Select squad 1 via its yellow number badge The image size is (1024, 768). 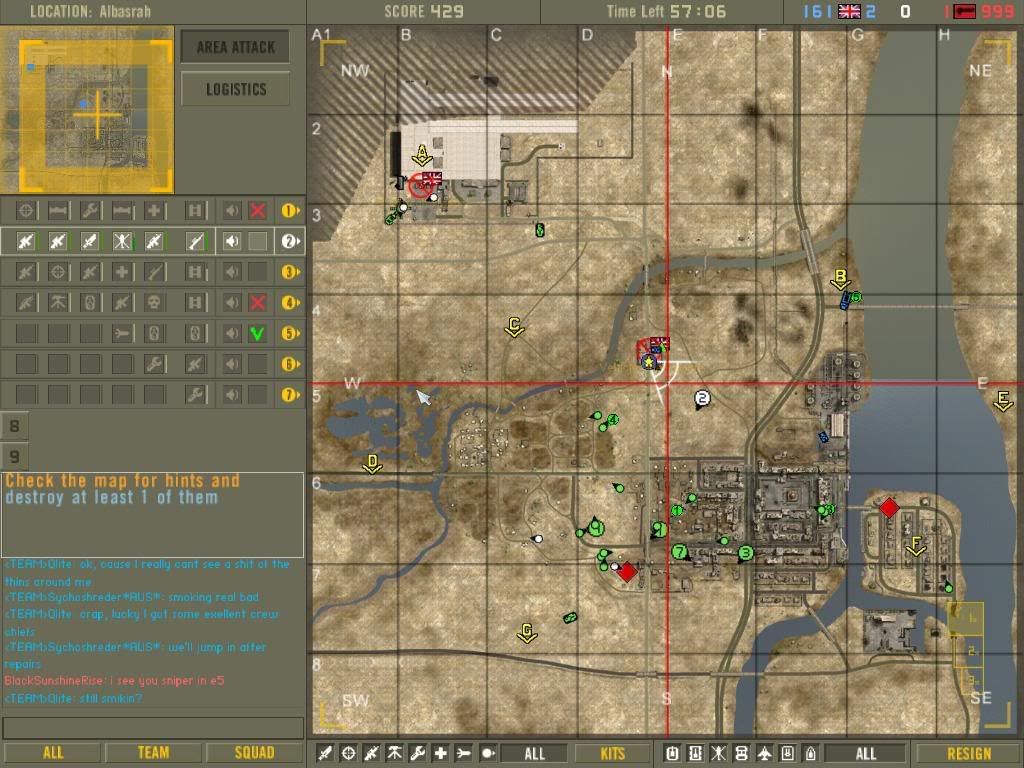[x=290, y=211]
